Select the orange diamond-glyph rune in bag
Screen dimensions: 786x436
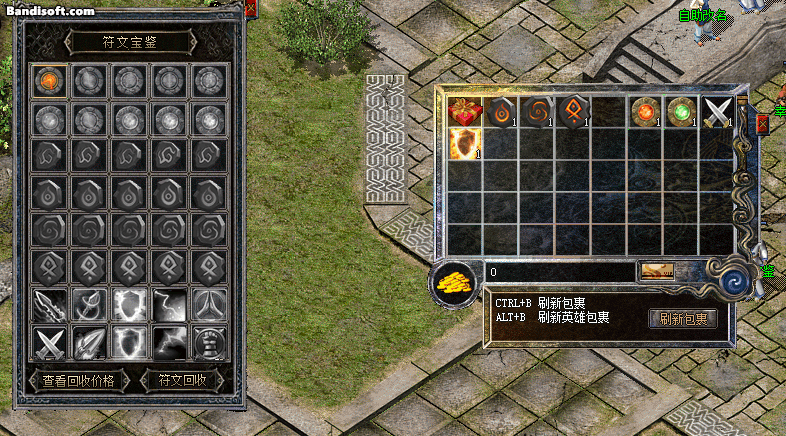point(573,111)
